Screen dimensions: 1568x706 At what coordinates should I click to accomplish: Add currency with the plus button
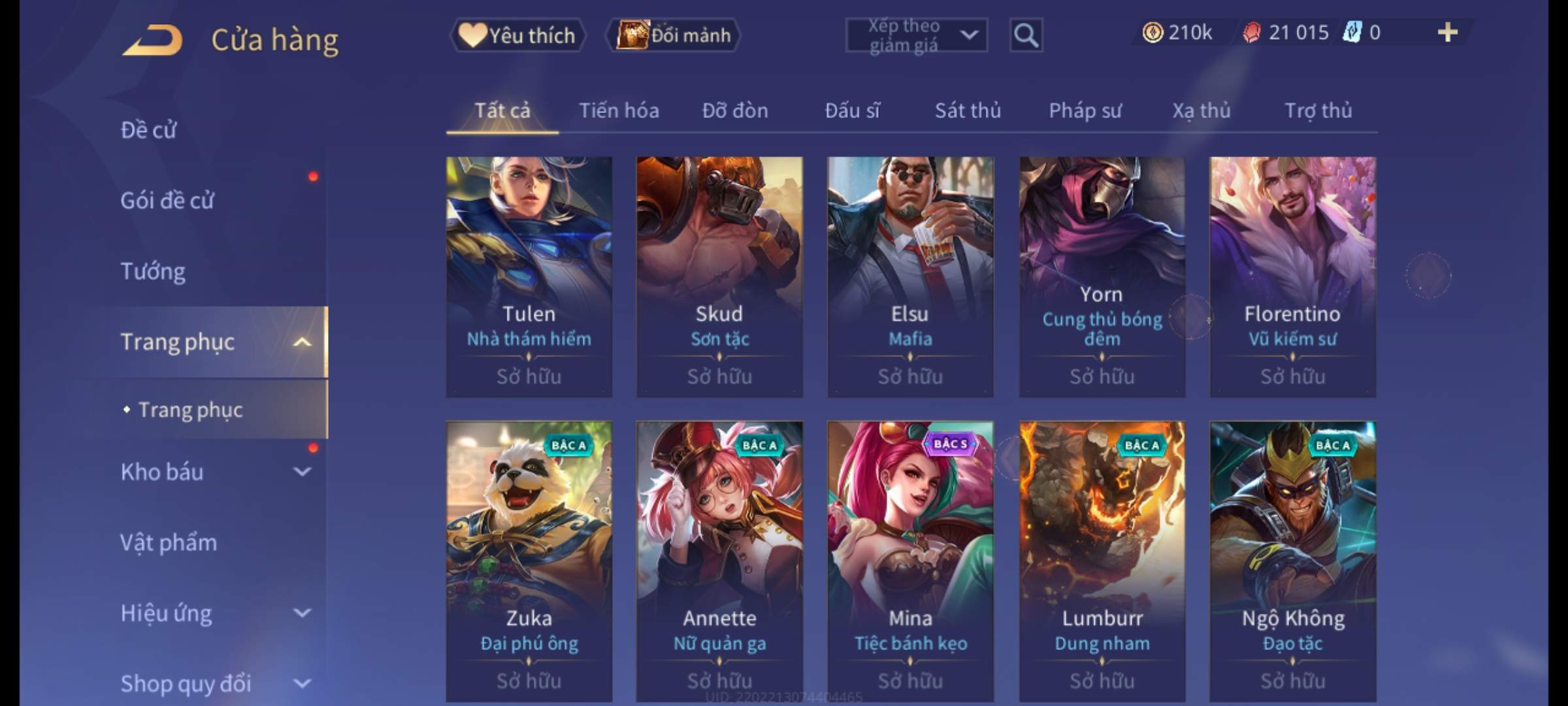1447,33
